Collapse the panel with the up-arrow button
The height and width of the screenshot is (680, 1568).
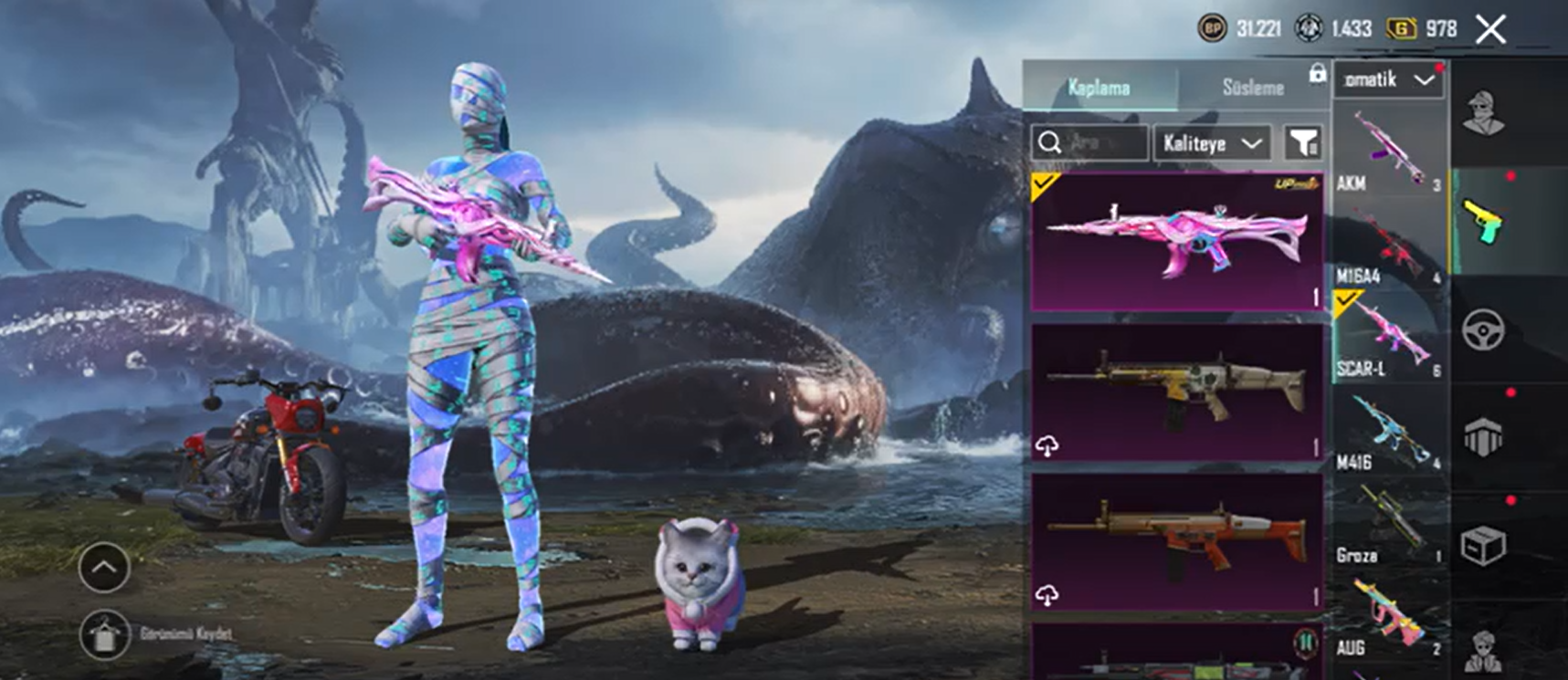tap(104, 567)
